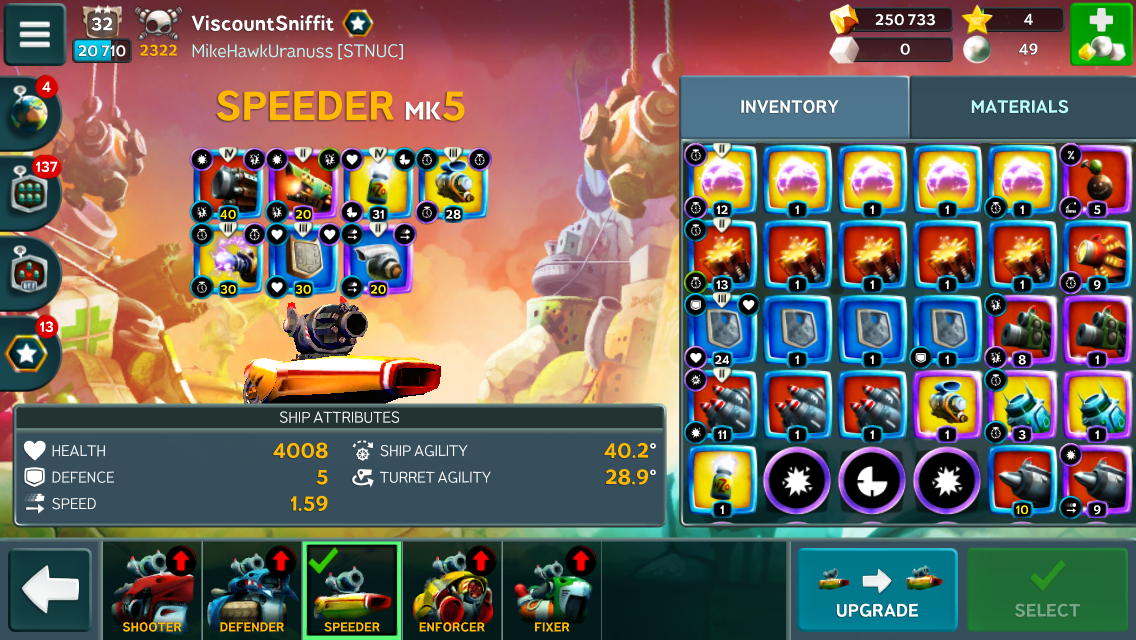The height and width of the screenshot is (640, 1136).
Task: Open the Inventory tab
Action: tap(789, 107)
